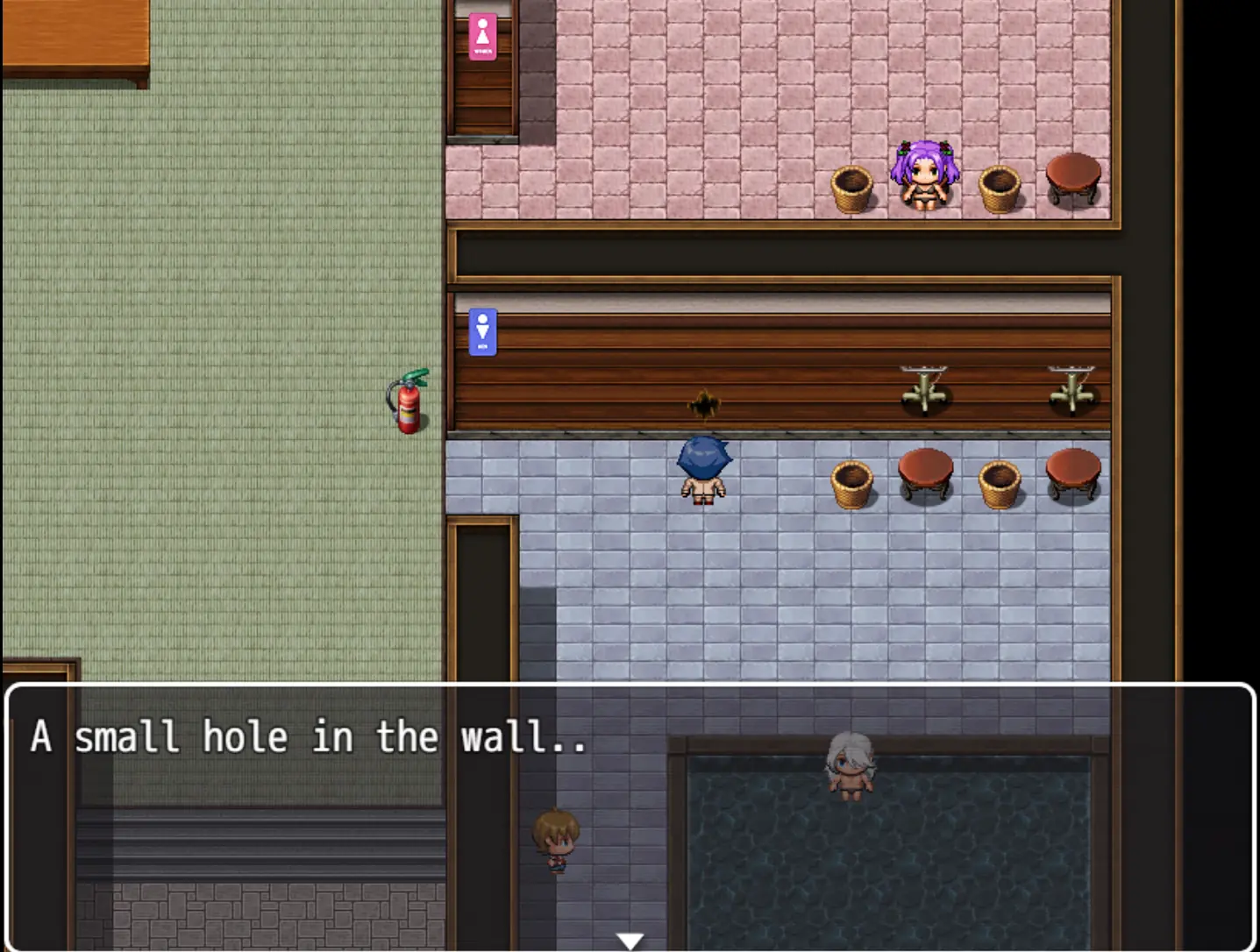This screenshot has height=952, width=1260.
Task: Click the 'A small hole in the wall..' message box
Action: point(630,815)
